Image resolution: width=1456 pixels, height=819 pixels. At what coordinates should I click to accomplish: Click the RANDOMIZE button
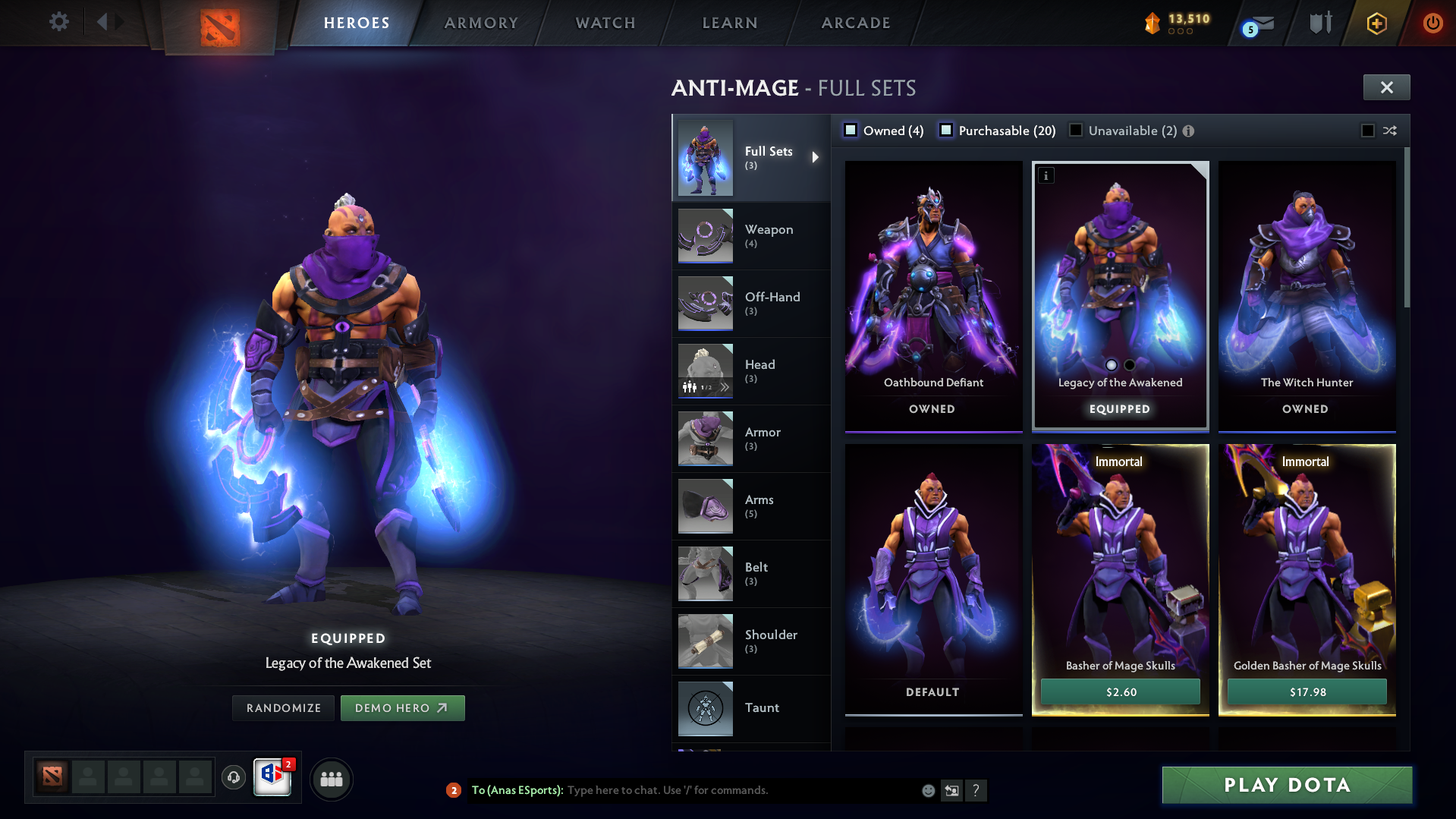[x=282, y=707]
